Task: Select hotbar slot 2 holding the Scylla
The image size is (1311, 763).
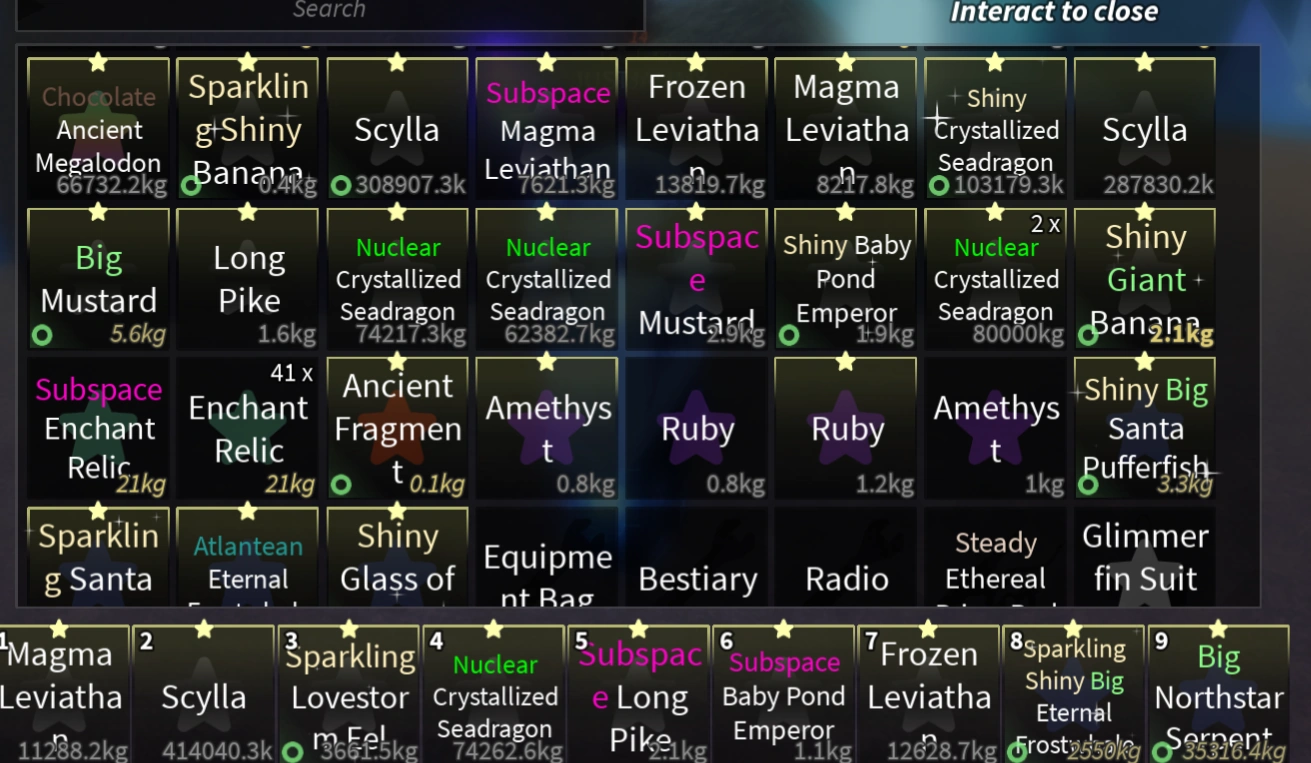Action: point(205,695)
